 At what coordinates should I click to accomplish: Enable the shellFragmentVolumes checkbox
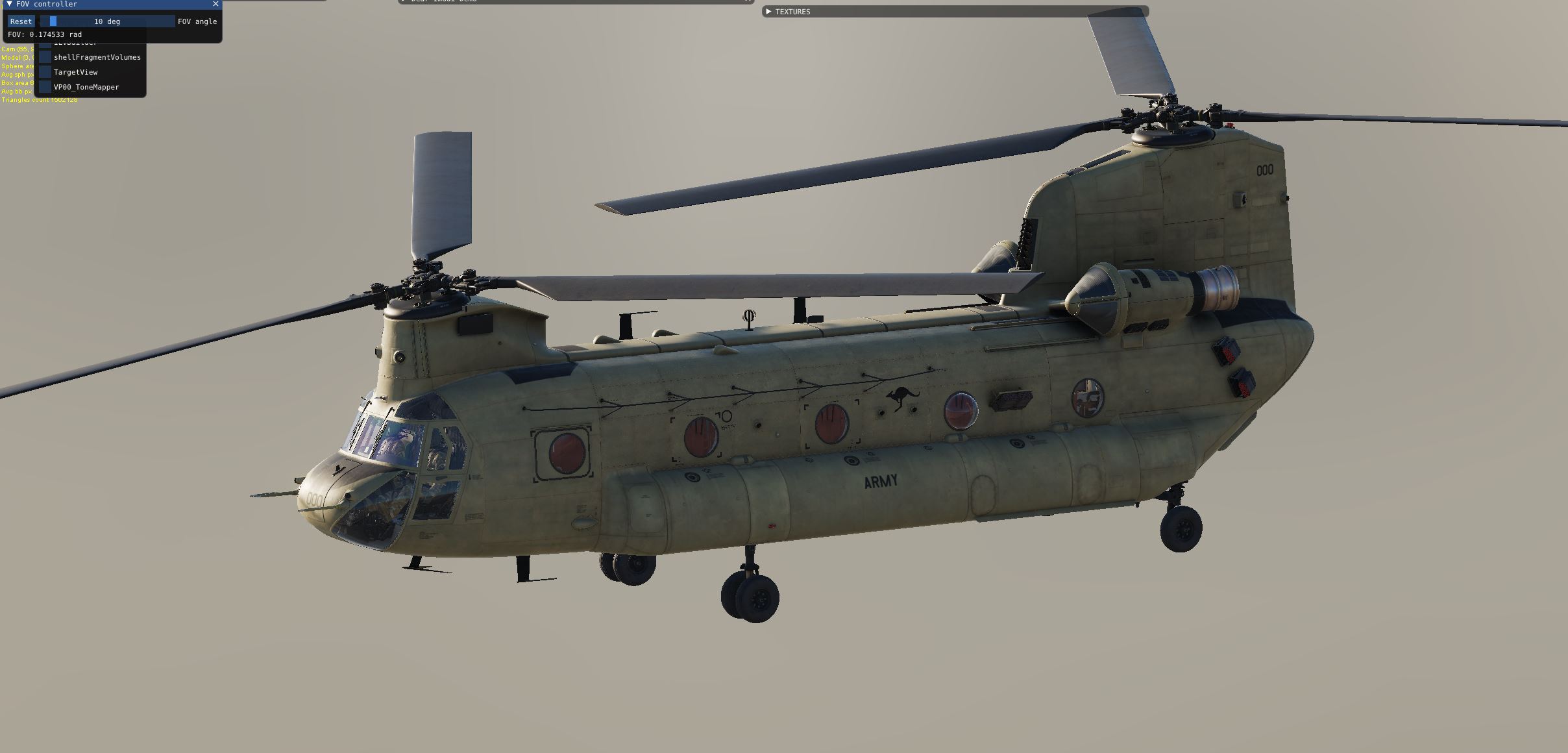(x=45, y=58)
